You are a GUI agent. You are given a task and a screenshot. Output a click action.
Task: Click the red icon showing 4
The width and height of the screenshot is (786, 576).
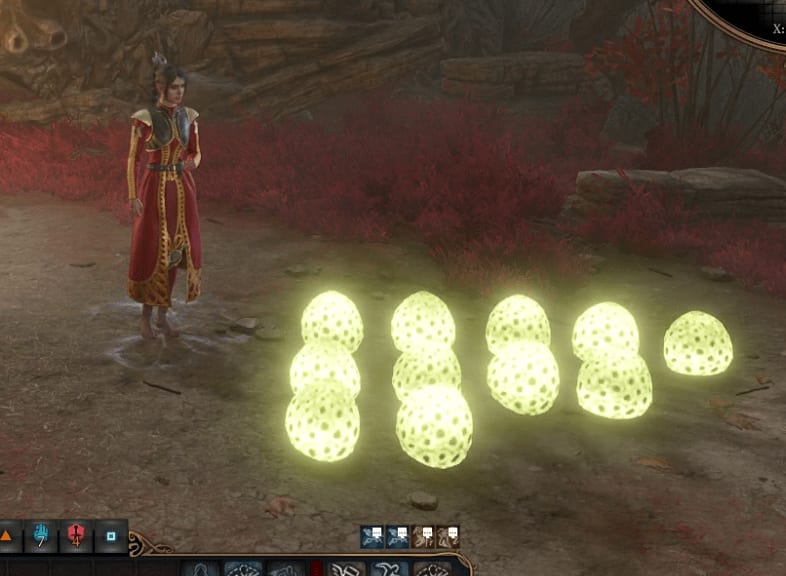[76, 537]
